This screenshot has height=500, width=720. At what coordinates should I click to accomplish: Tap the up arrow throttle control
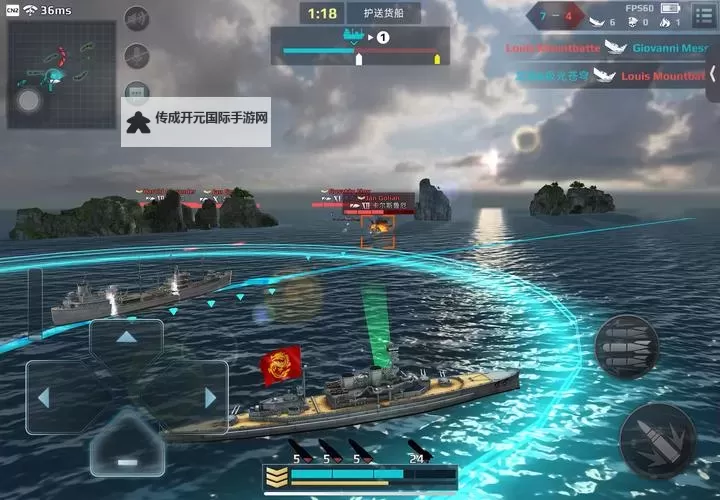tap(126, 338)
